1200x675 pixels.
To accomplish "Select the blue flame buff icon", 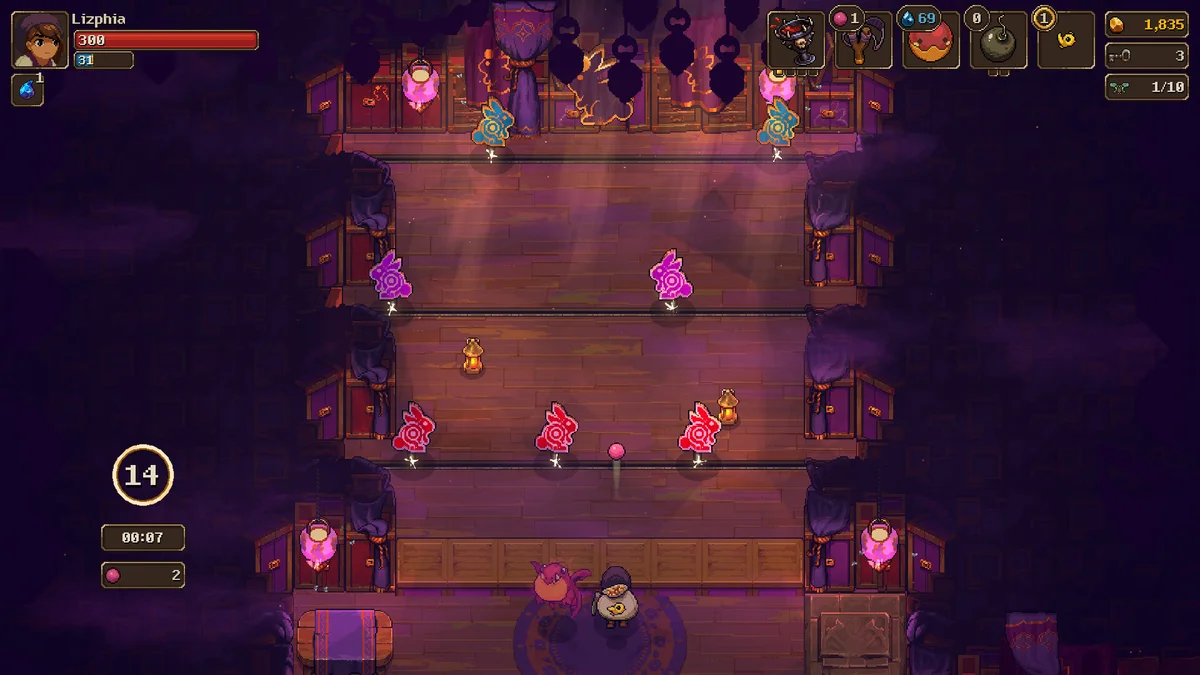I will (x=27, y=90).
